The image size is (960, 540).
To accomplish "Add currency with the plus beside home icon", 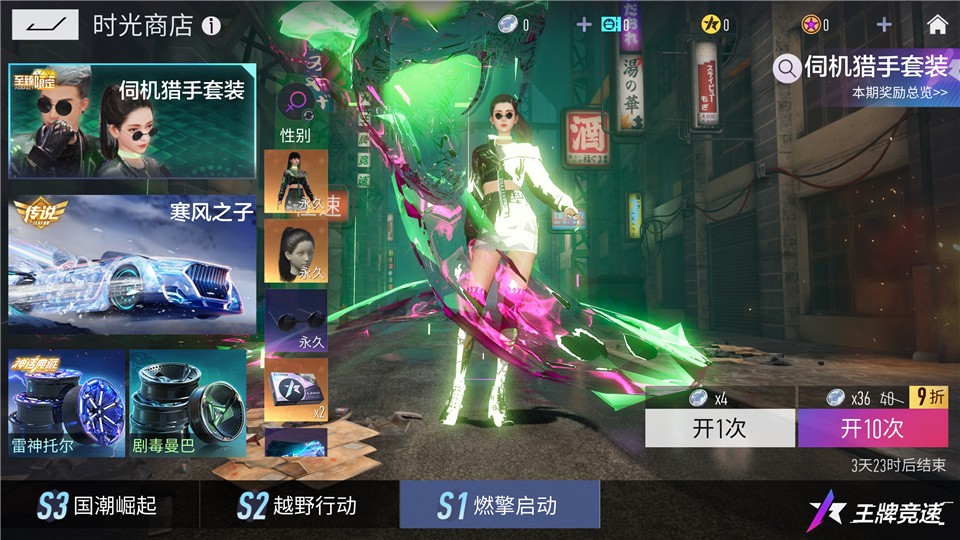I will [884, 25].
